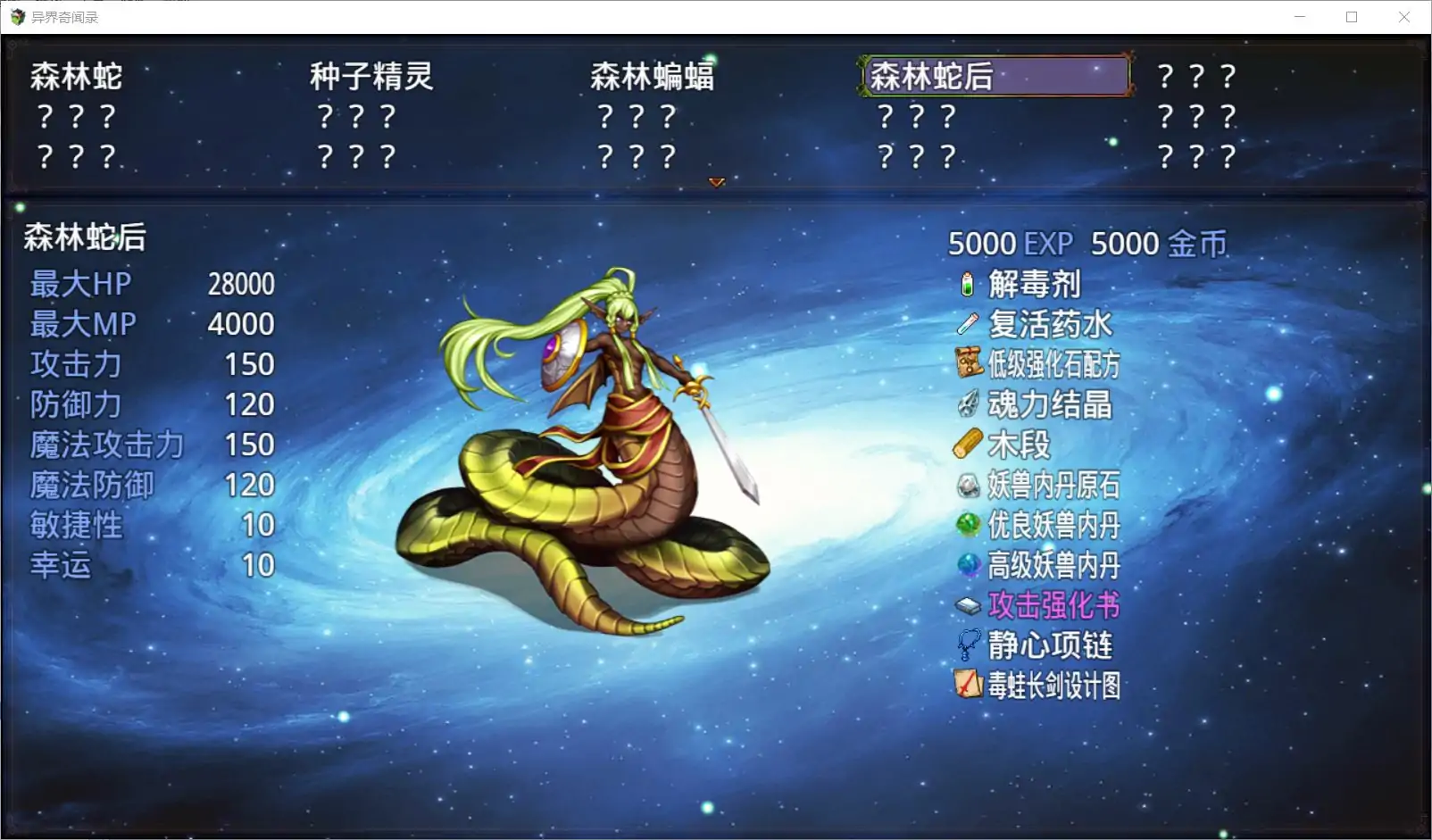Screen dimensions: 1432x840
Task: Expand the list with the down arrow
Action: pos(717,182)
